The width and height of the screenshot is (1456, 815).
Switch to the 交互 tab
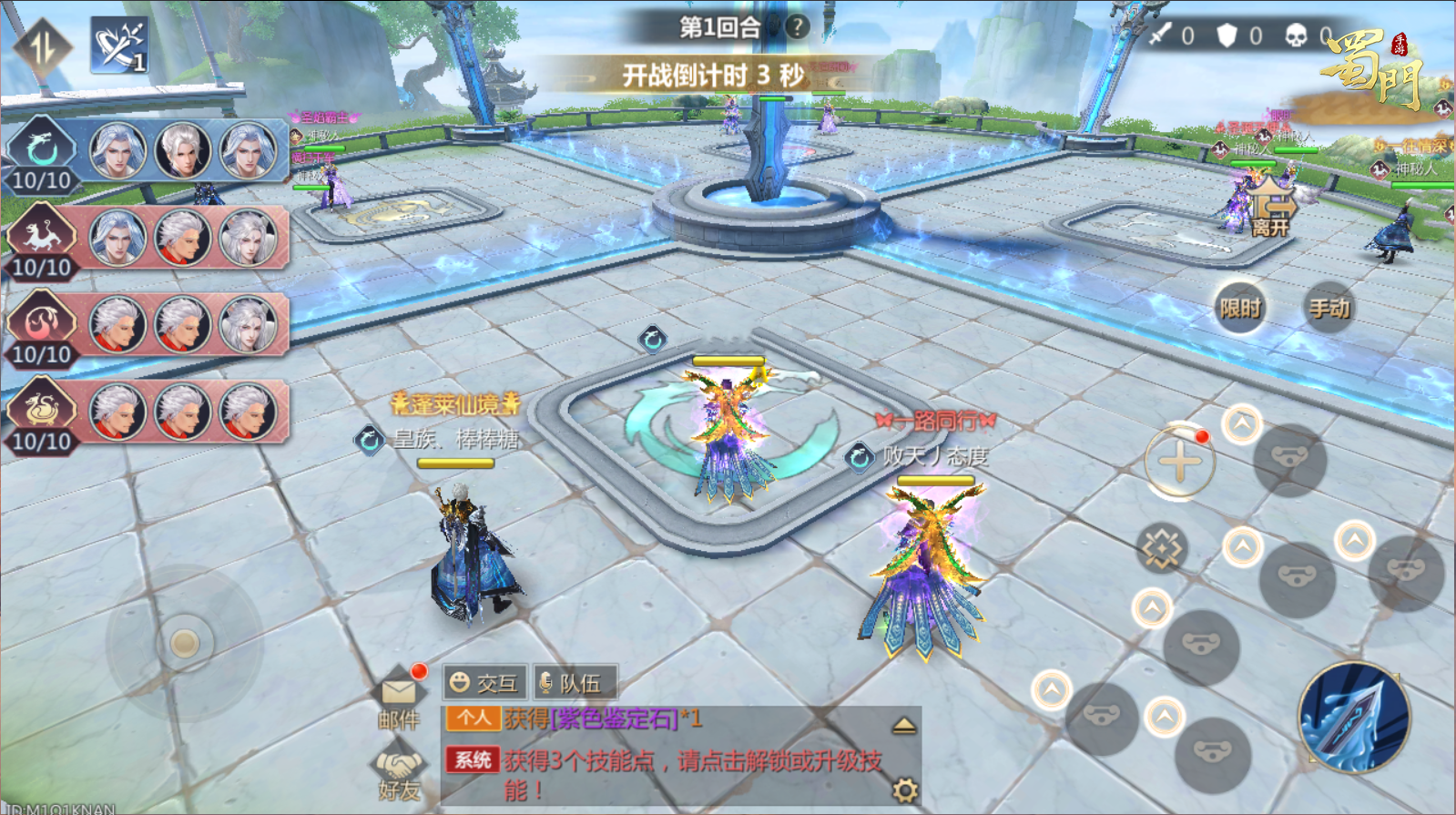[x=484, y=681]
